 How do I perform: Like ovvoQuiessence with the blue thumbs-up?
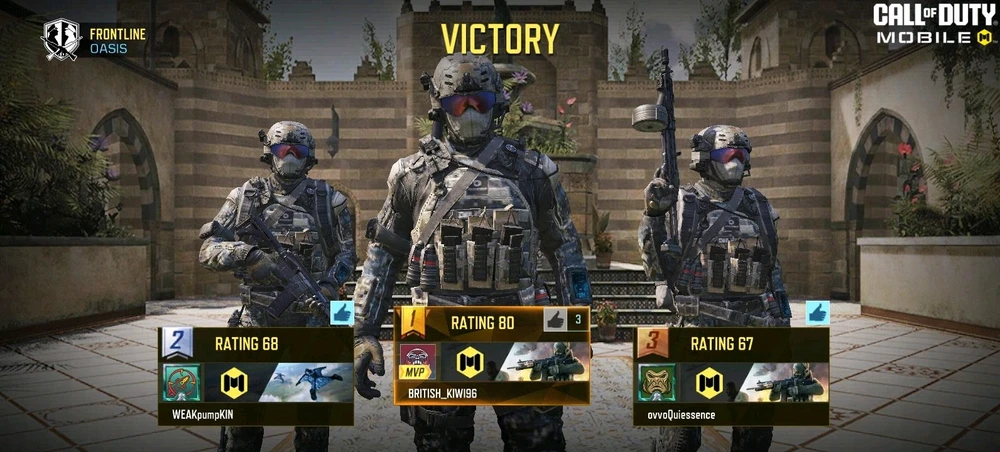click(x=817, y=314)
